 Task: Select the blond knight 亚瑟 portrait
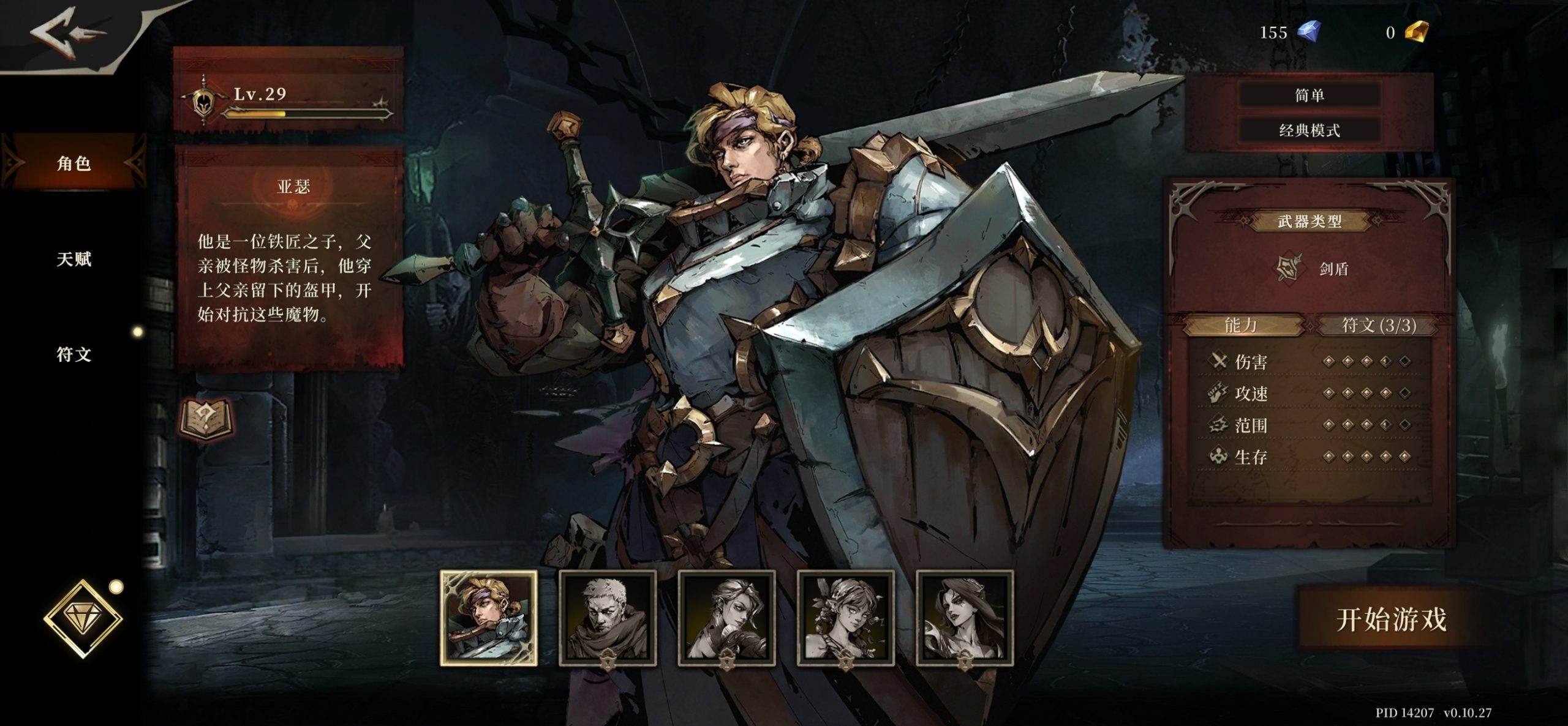coord(489,618)
